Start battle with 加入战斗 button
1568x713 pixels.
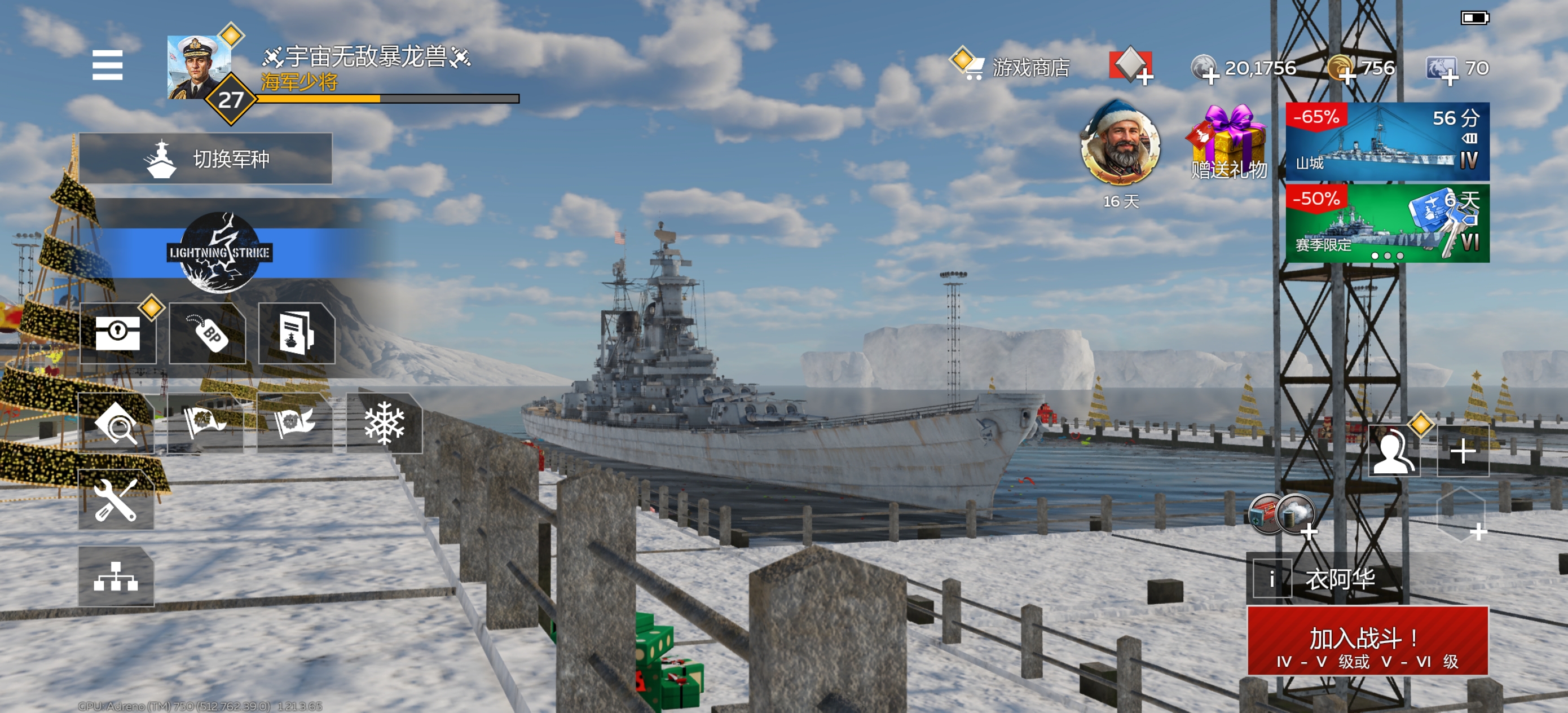[1367, 641]
